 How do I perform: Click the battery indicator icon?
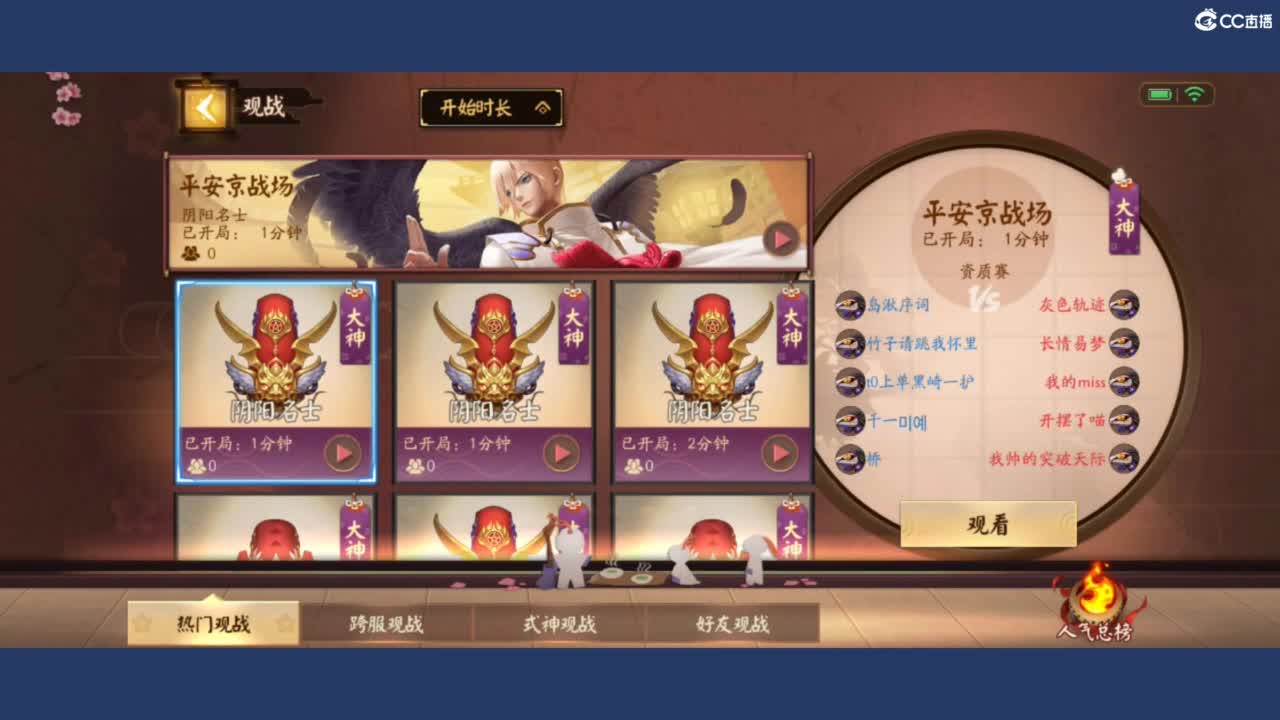(x=1160, y=92)
